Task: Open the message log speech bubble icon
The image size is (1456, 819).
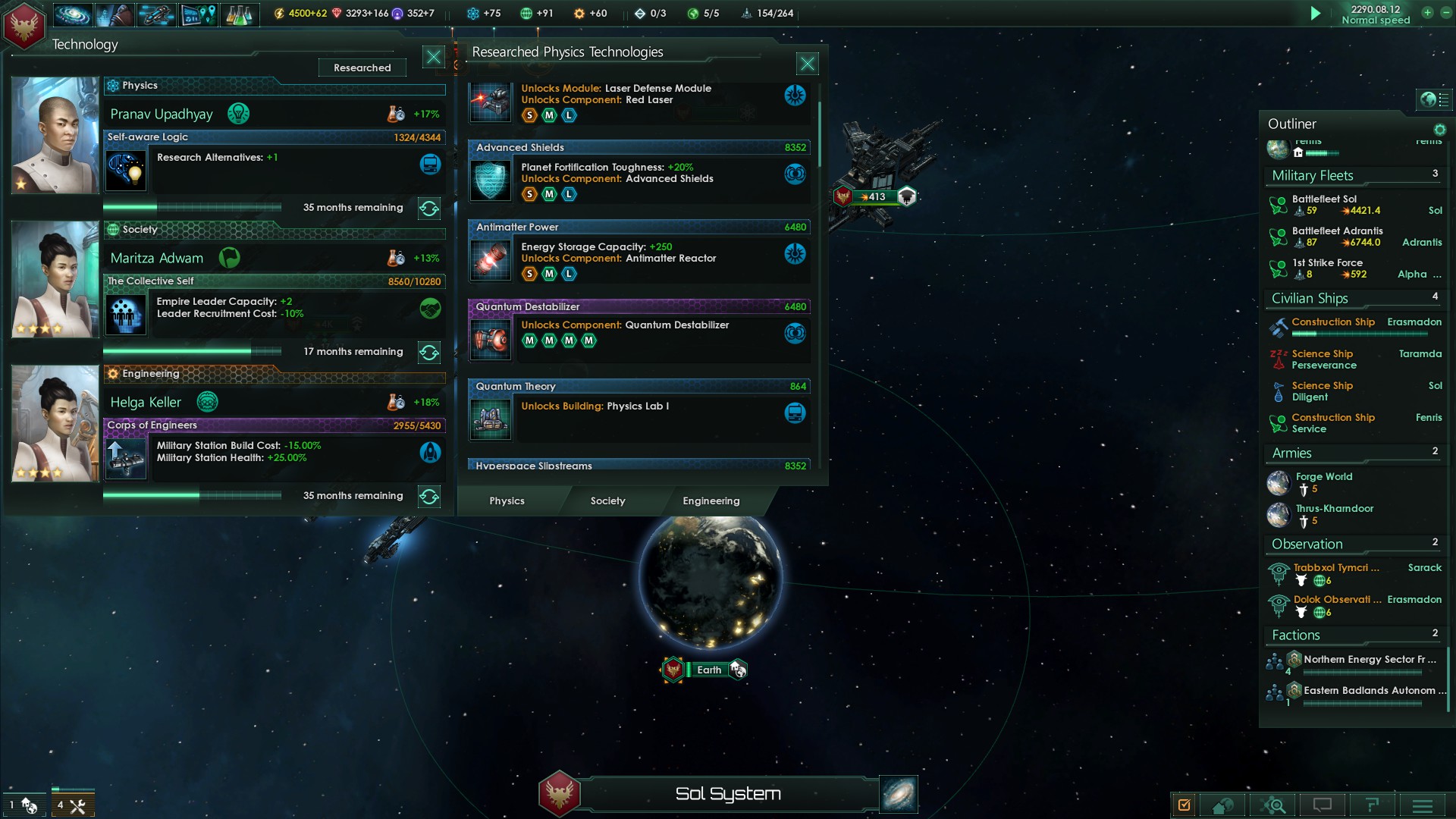Action: tap(1323, 805)
